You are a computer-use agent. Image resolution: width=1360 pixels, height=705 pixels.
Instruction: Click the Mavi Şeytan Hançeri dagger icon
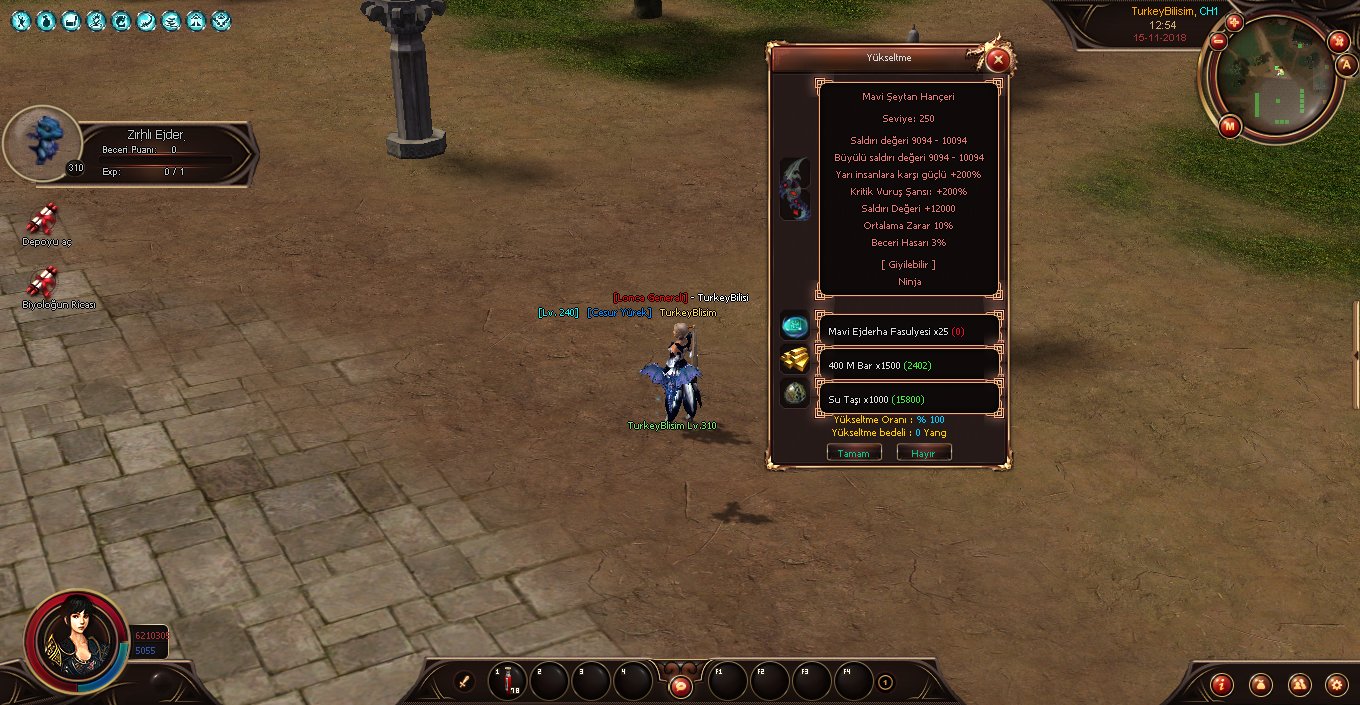click(795, 187)
